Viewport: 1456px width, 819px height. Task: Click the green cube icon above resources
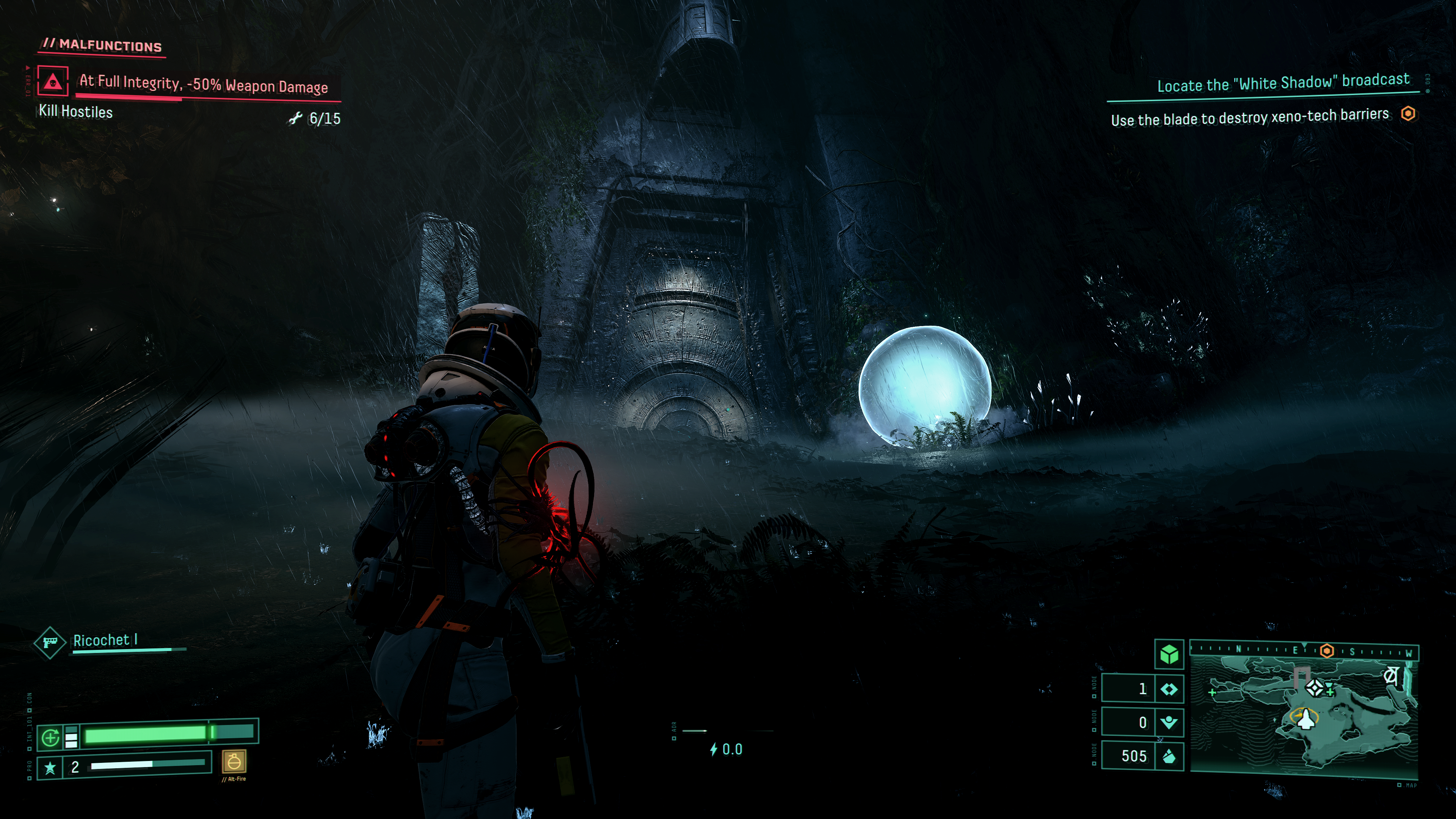1169,654
